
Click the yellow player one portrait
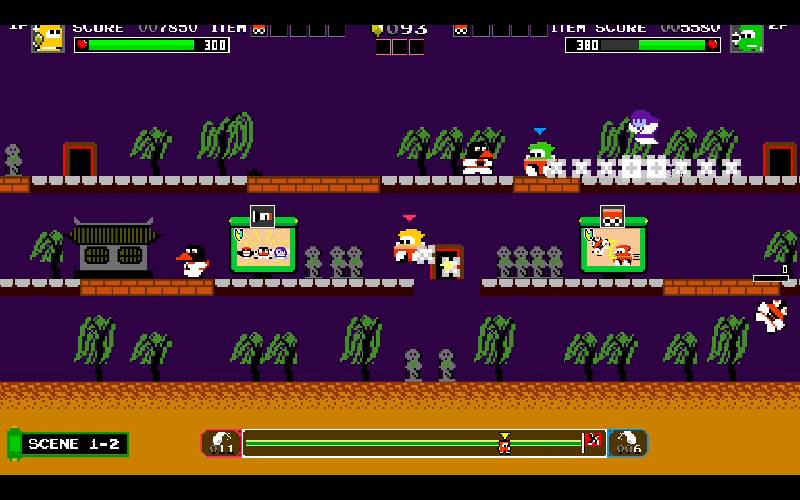[x=48, y=37]
